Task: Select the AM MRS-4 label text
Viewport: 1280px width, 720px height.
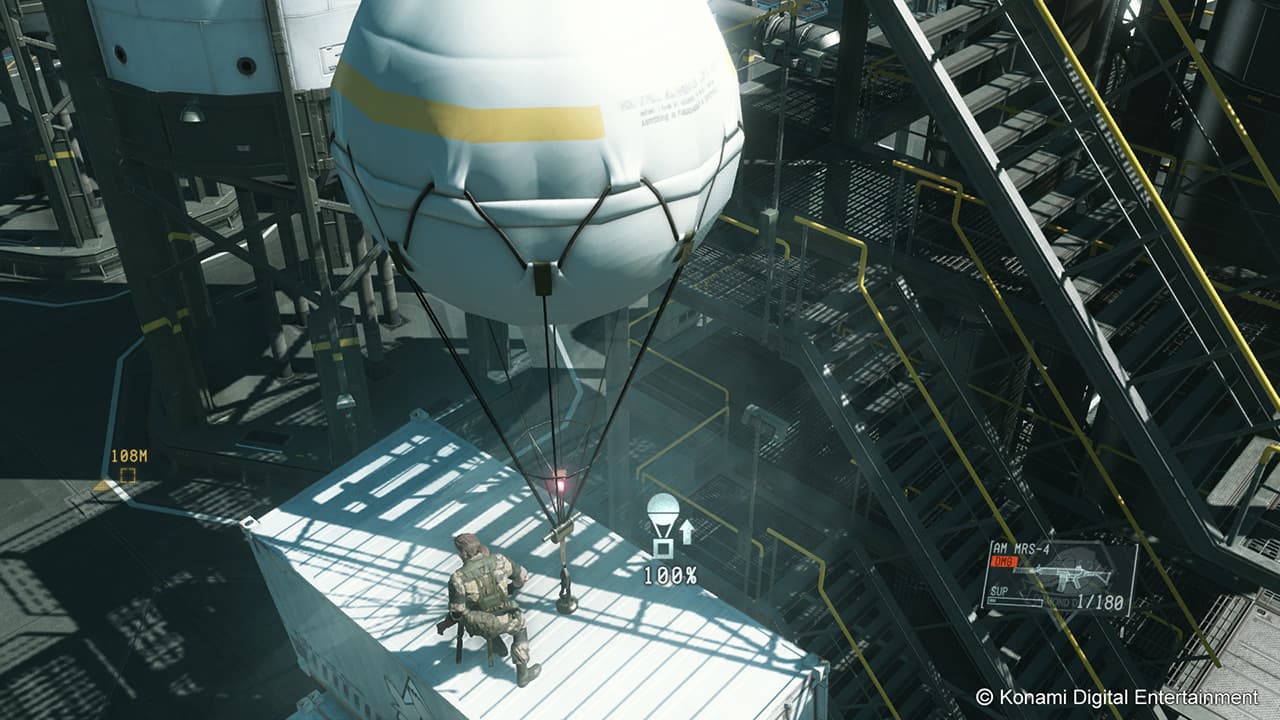Action: 1022,548
